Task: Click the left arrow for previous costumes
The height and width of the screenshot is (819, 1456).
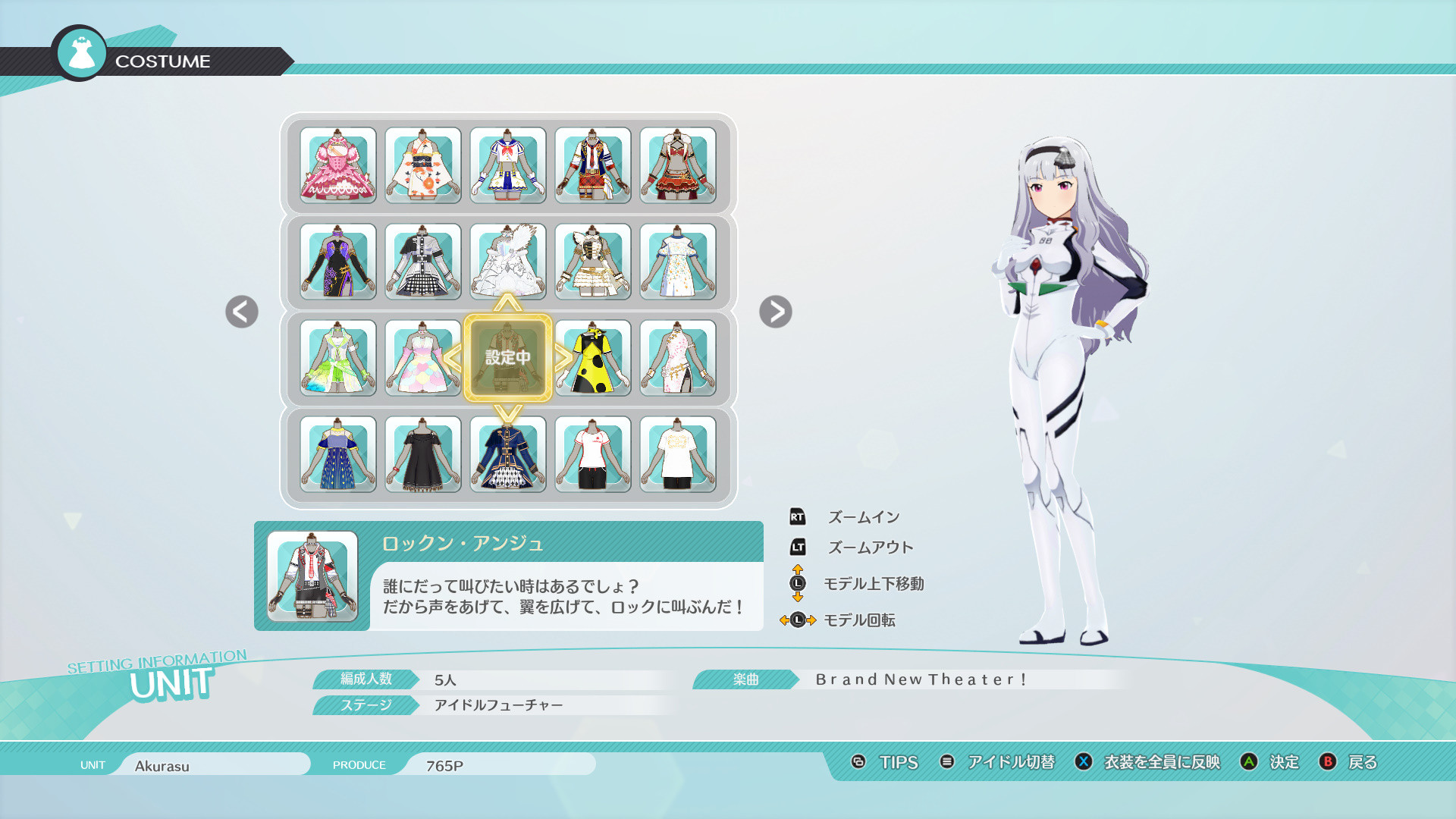Action: (240, 312)
